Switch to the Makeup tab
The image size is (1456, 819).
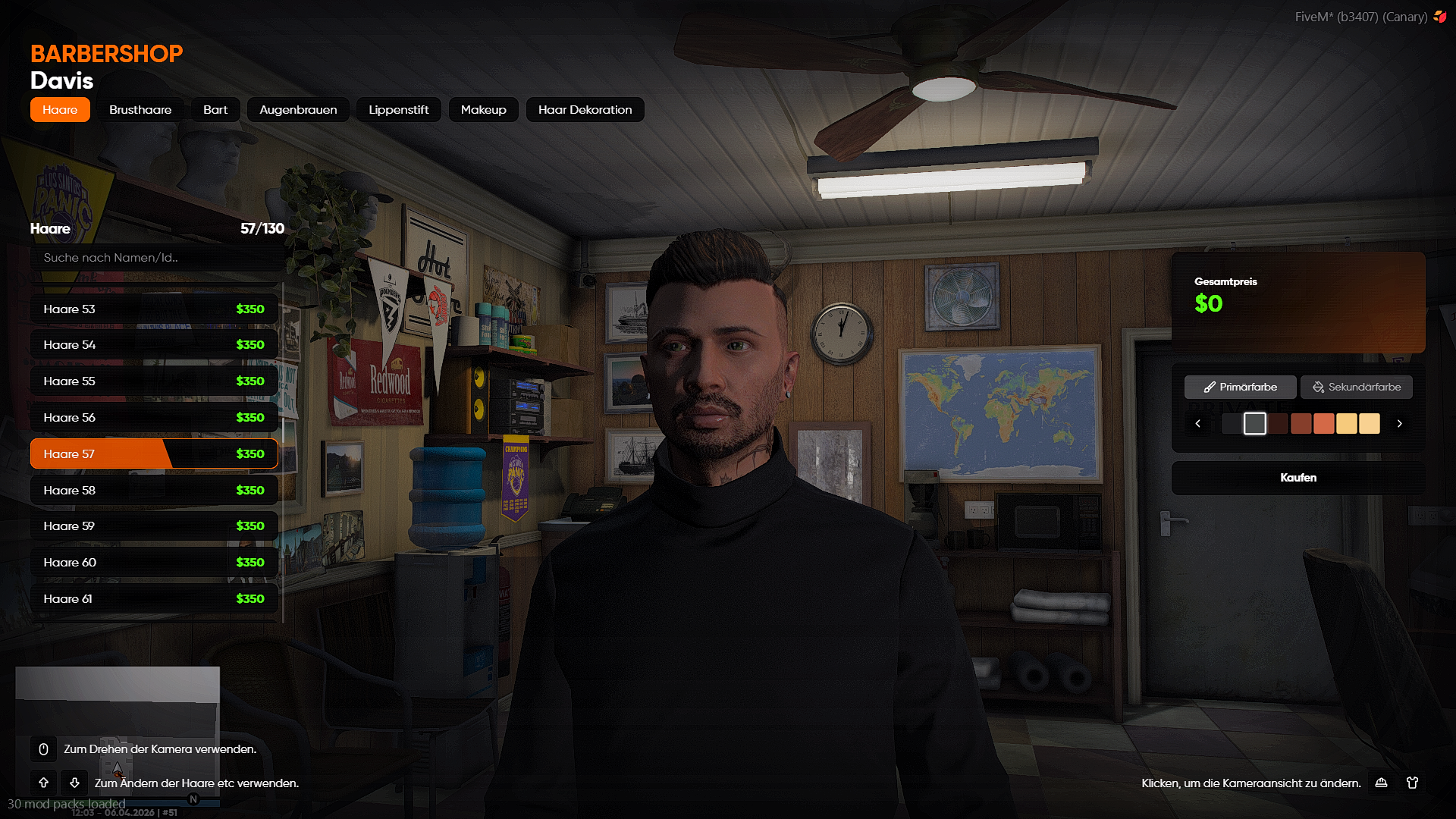tap(483, 110)
